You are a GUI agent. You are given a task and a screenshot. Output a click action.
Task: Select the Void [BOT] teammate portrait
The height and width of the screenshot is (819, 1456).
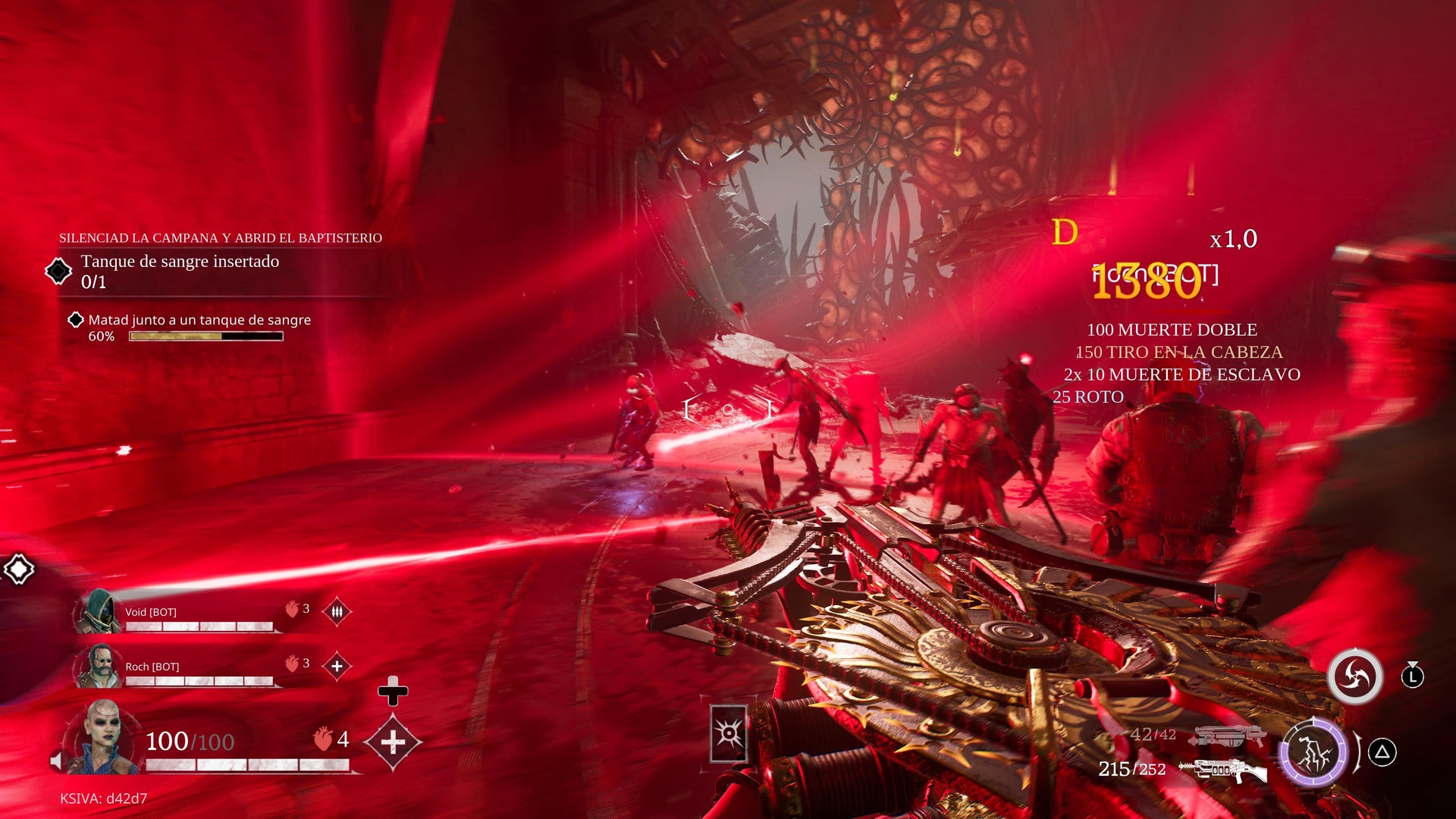click(99, 611)
